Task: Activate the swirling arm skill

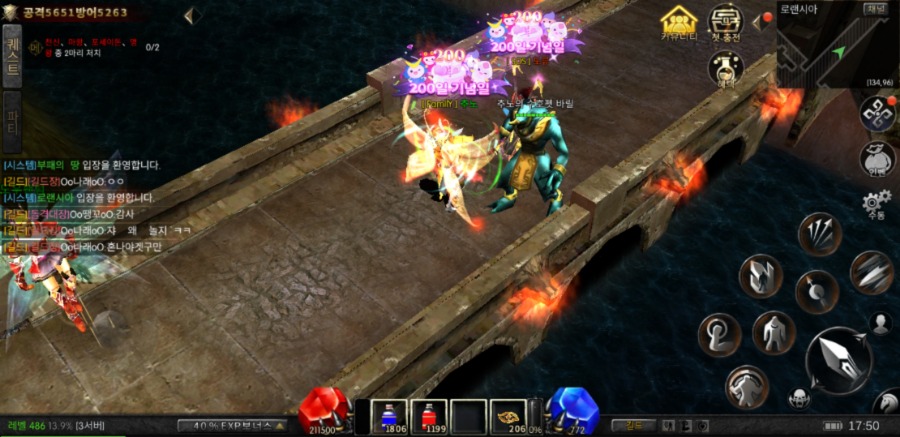Action: click(x=719, y=334)
